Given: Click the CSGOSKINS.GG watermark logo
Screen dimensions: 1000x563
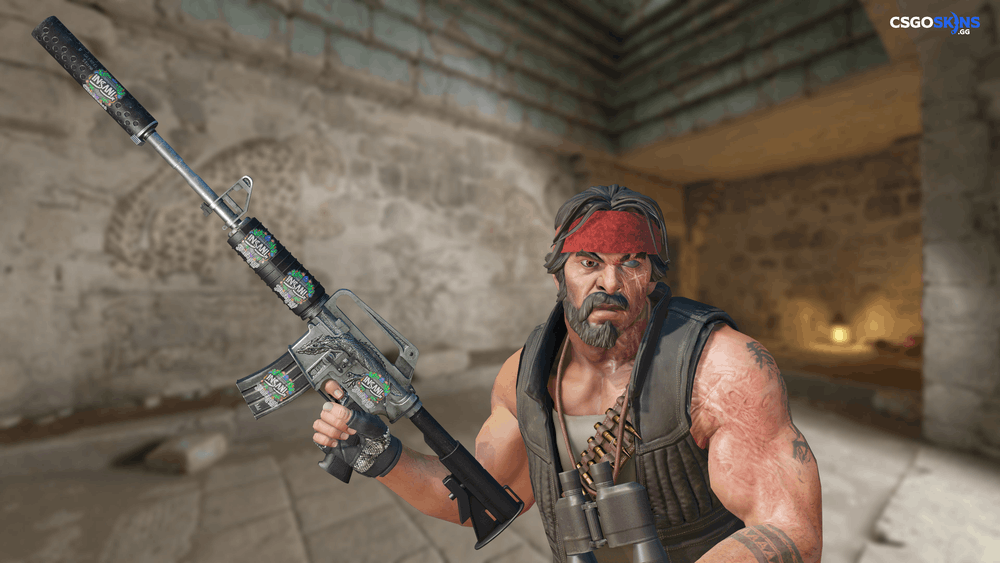Looking at the screenshot, I should pyautogui.click(x=934, y=24).
